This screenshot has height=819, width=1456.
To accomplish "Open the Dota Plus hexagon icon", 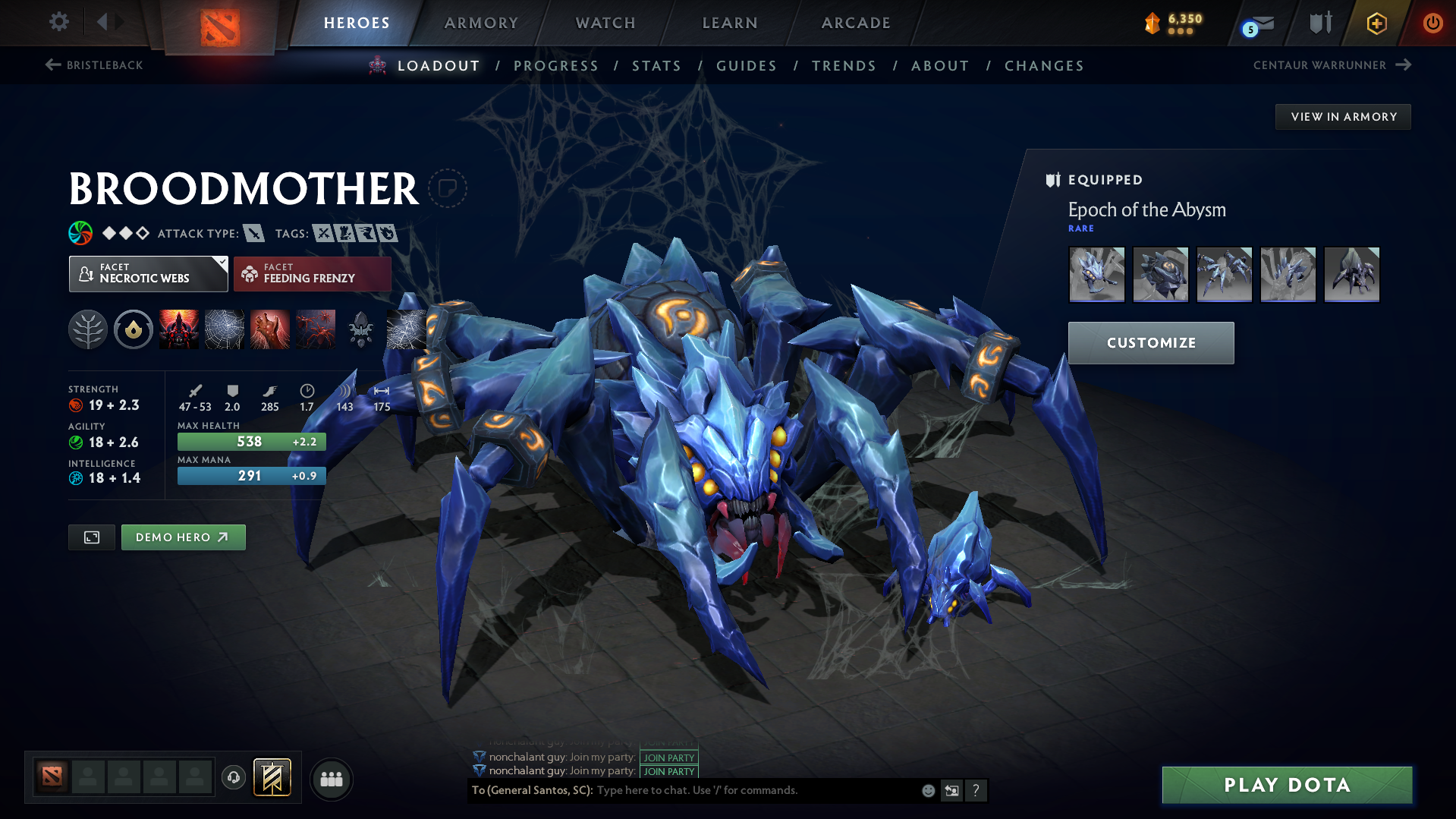I will (1376, 23).
